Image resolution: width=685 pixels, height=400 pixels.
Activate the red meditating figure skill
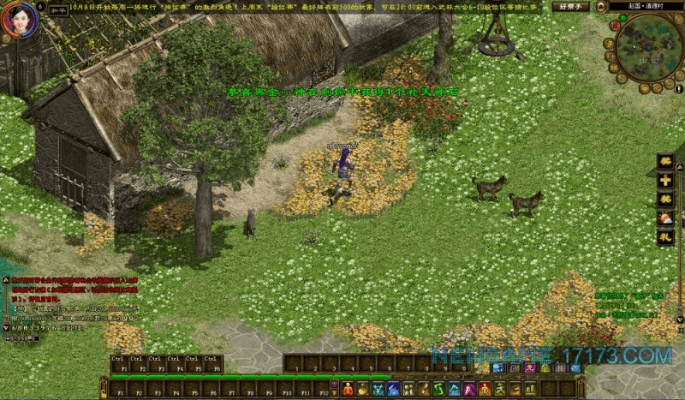click(x=349, y=389)
